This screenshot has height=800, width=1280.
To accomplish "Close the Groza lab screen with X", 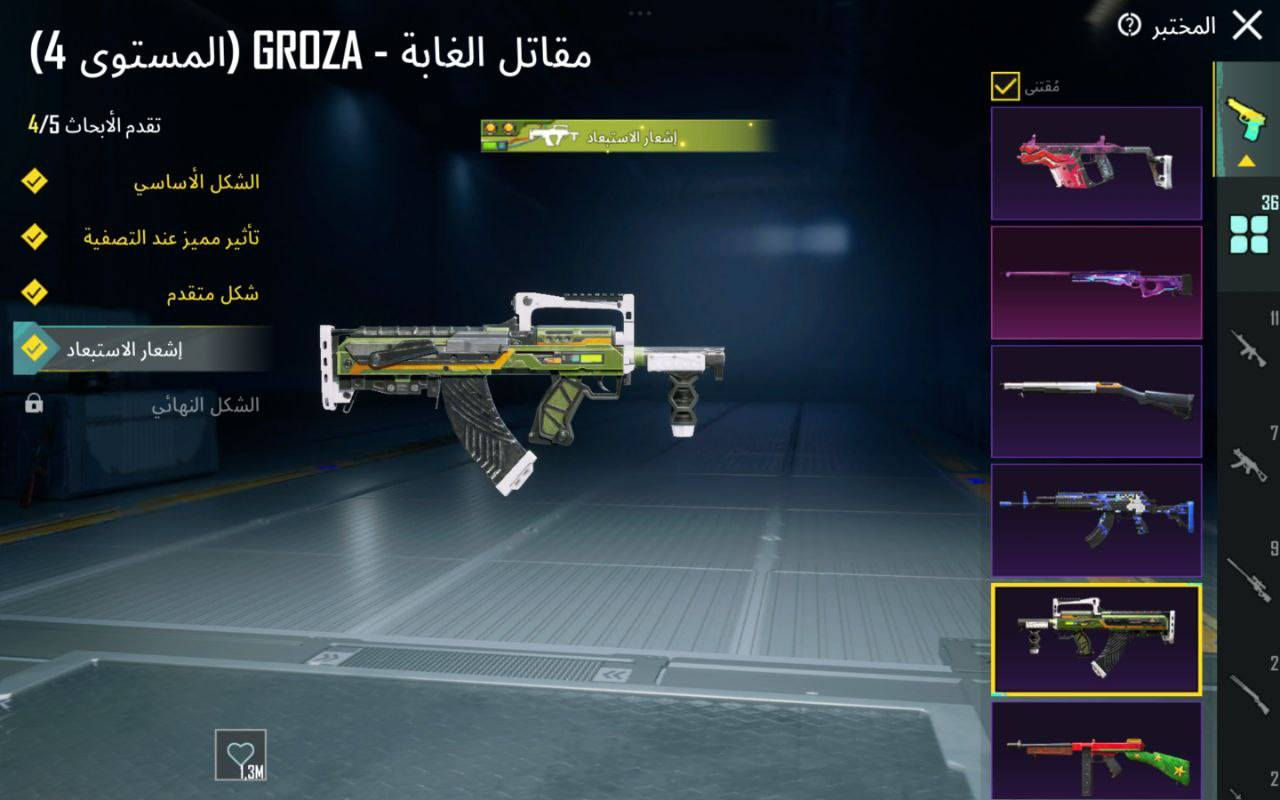I will pos(1249,26).
